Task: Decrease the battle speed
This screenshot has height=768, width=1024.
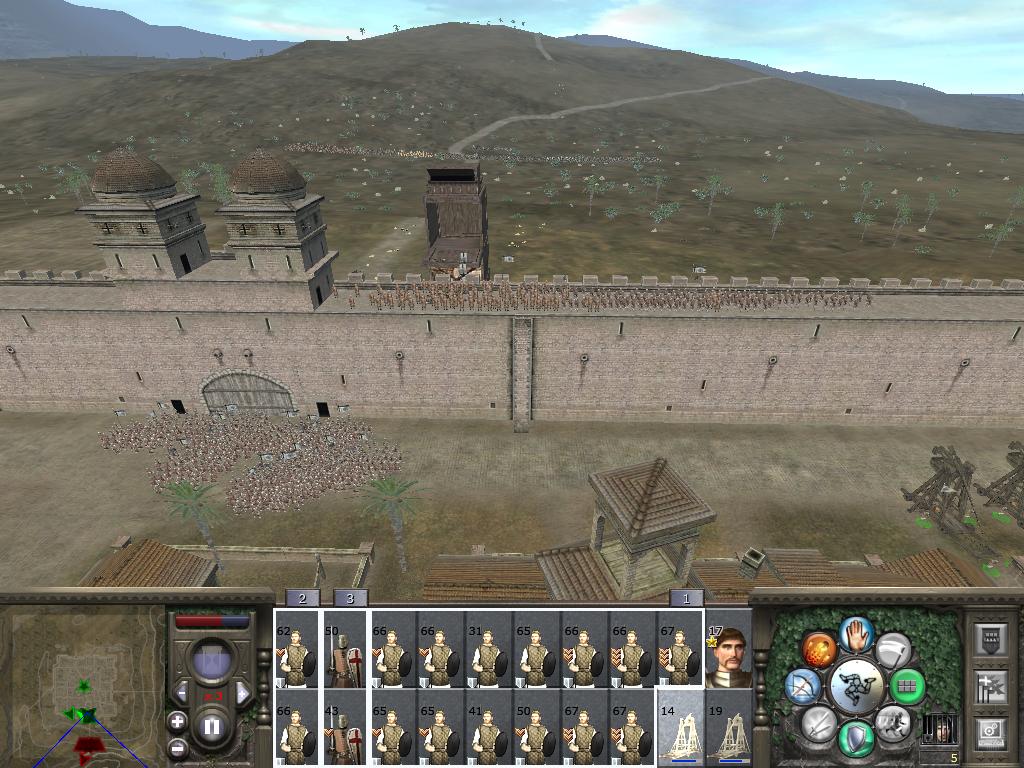Action: 181,692
